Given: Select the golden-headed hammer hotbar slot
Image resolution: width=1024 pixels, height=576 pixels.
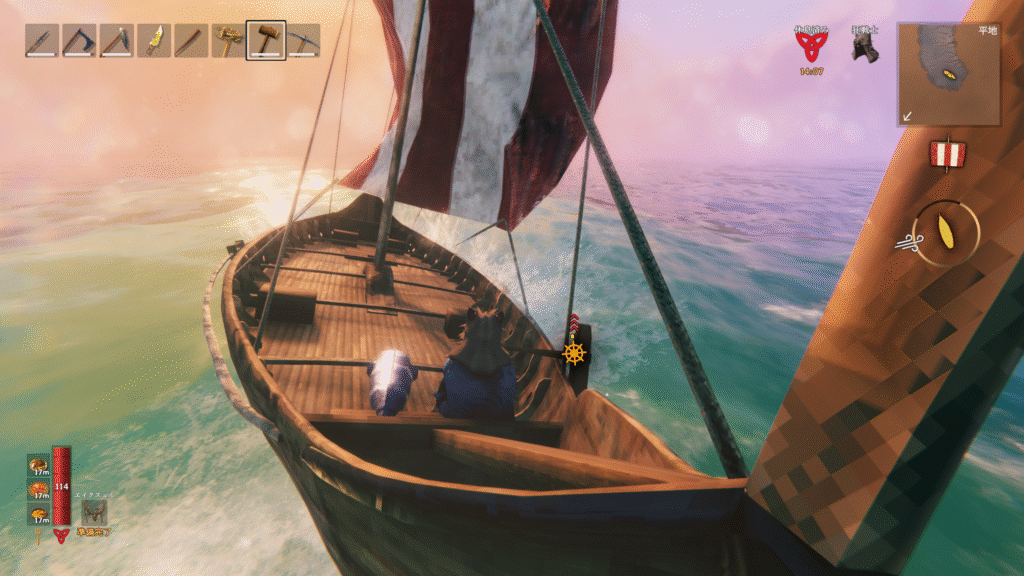Looking at the screenshot, I should (x=229, y=41).
